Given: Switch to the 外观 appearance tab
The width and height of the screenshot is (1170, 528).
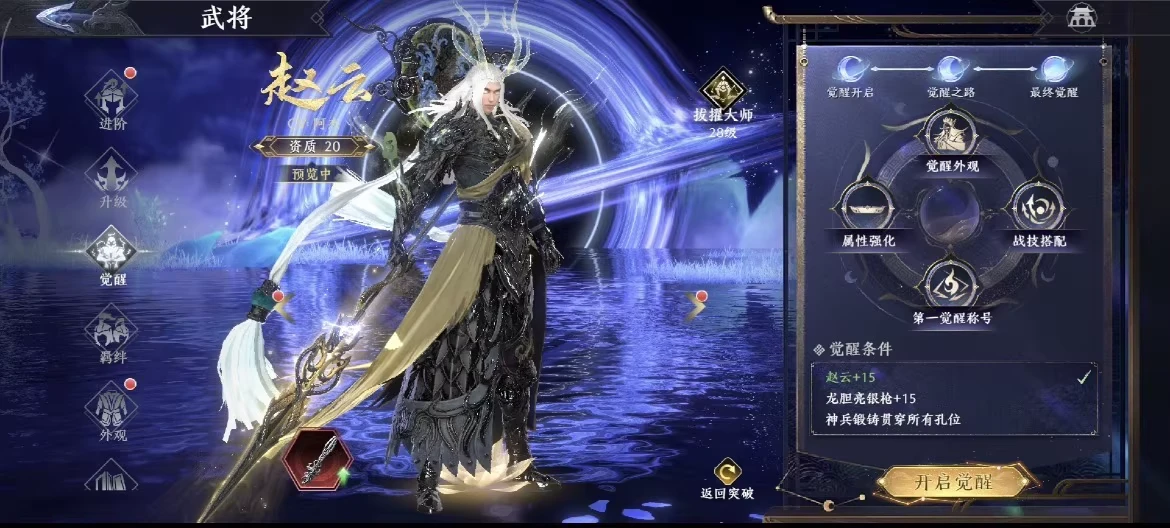Looking at the screenshot, I should coord(112,408).
